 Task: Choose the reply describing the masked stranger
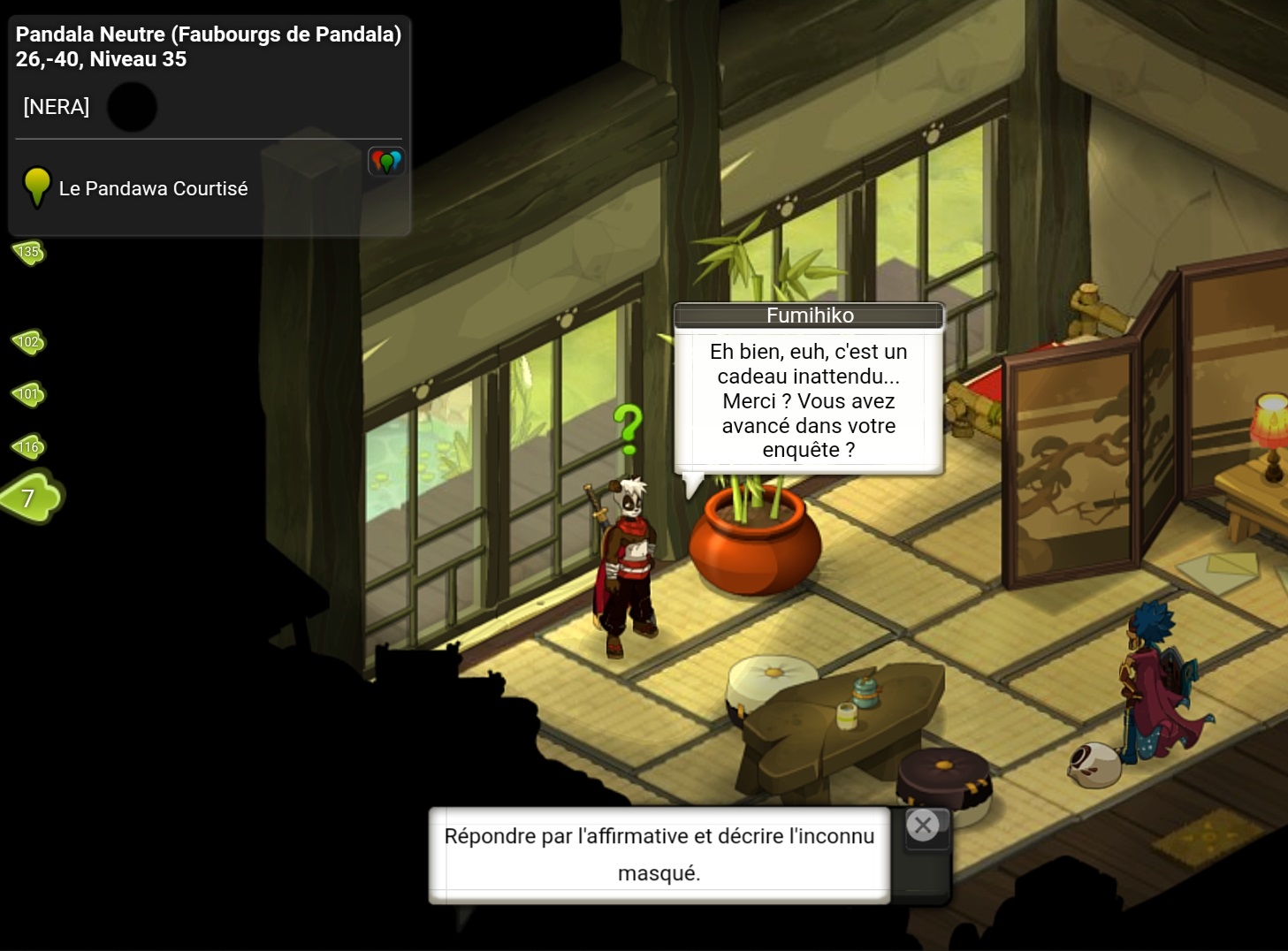659,854
